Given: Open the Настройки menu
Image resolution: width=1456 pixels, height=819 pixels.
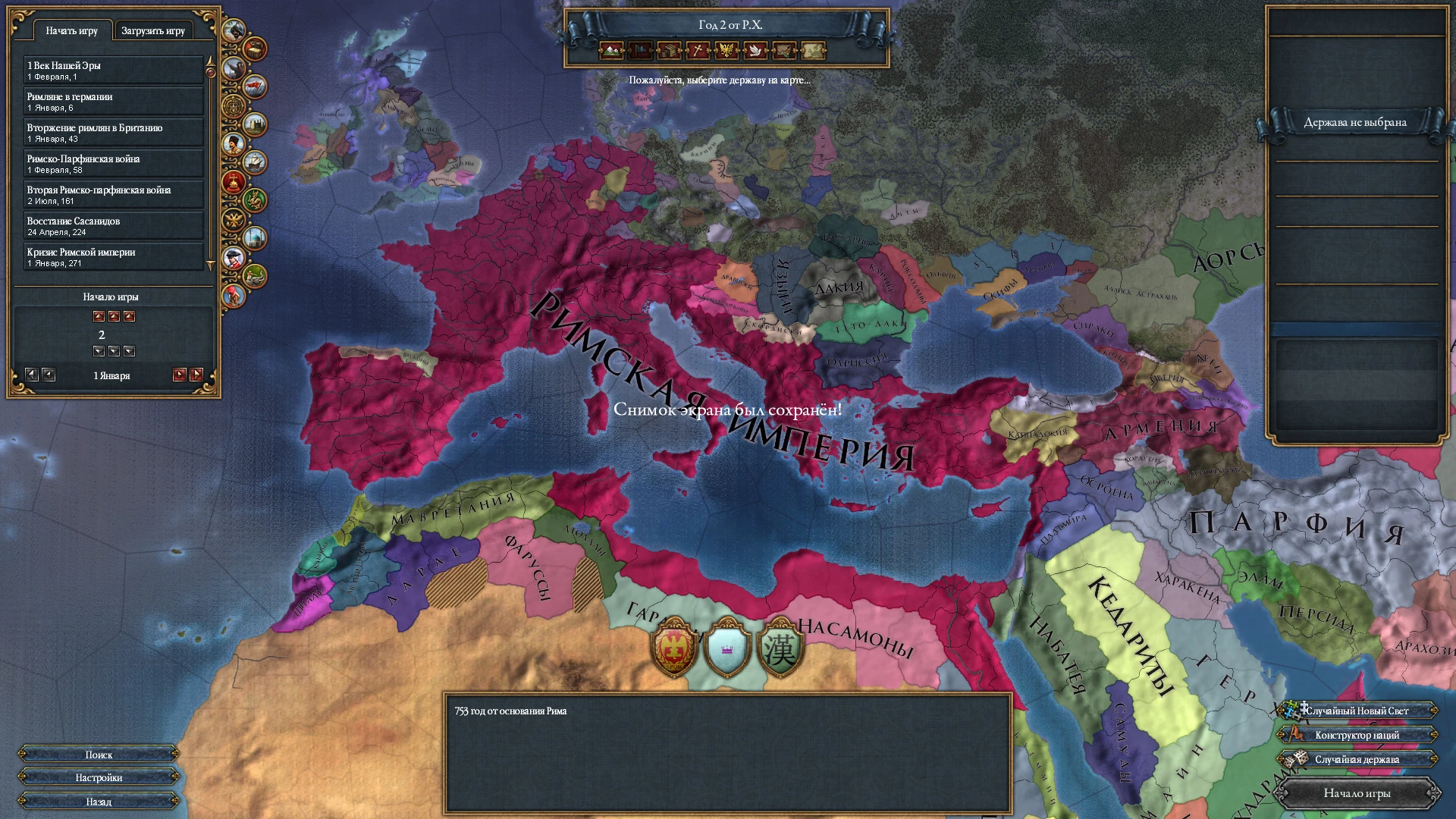Looking at the screenshot, I should point(99,777).
